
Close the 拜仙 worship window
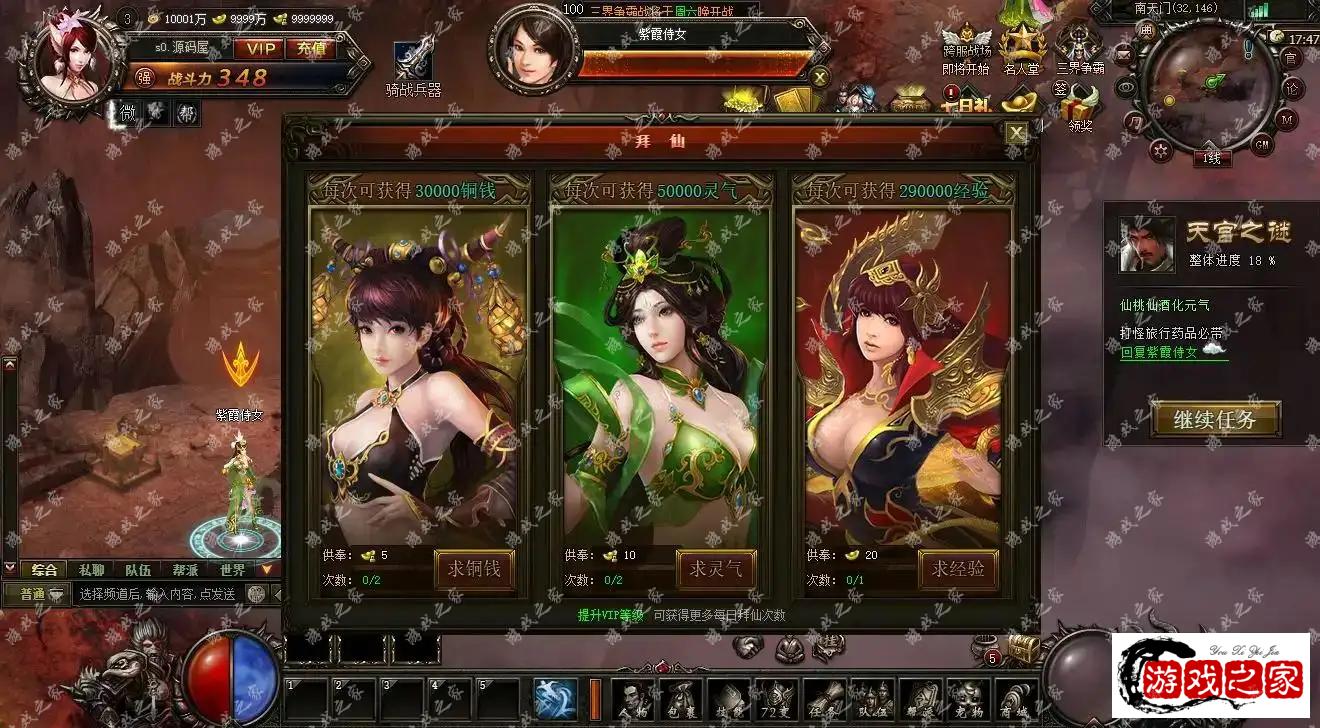[1016, 133]
